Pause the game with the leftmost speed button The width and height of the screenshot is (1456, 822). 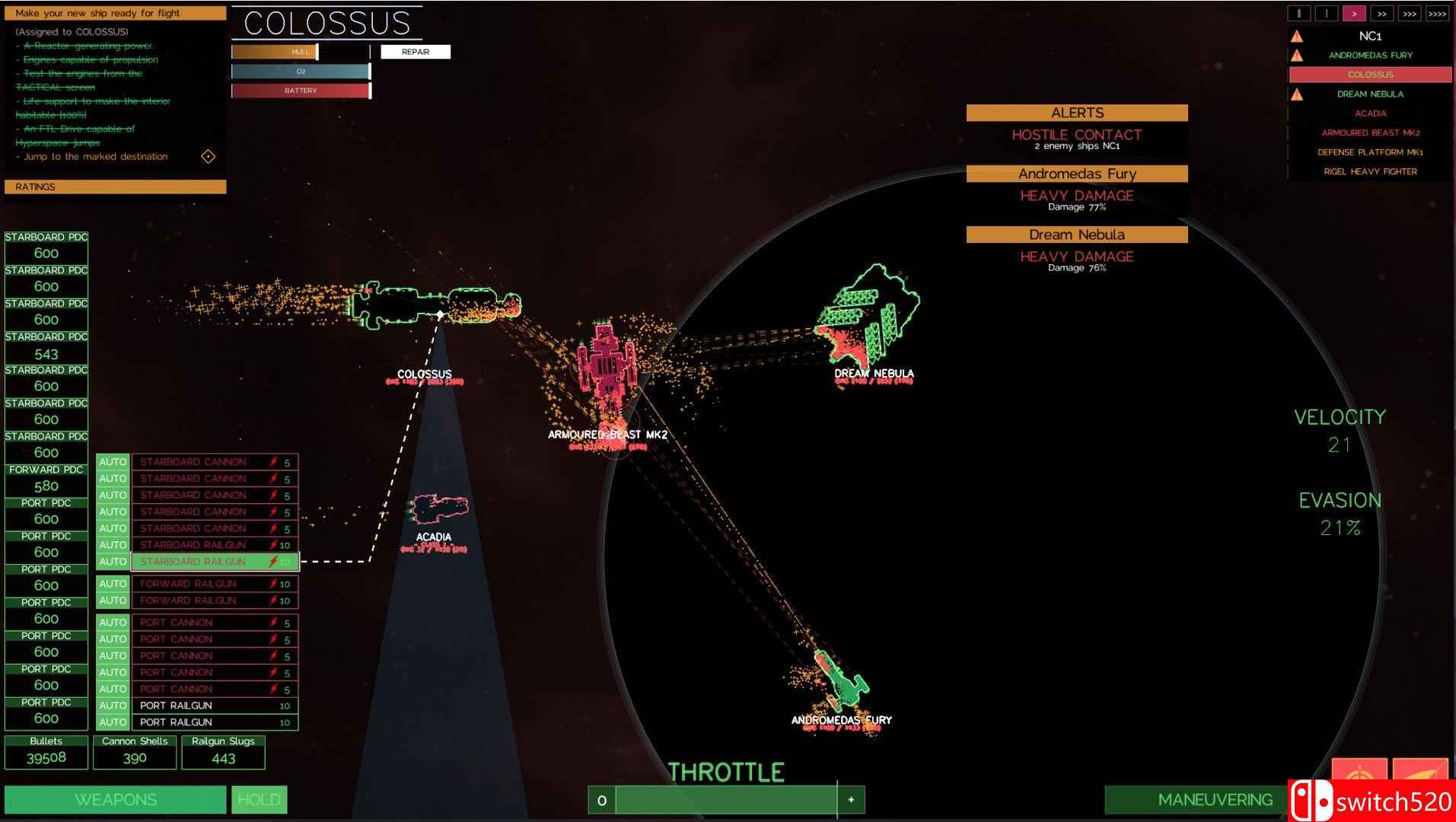point(1298,14)
